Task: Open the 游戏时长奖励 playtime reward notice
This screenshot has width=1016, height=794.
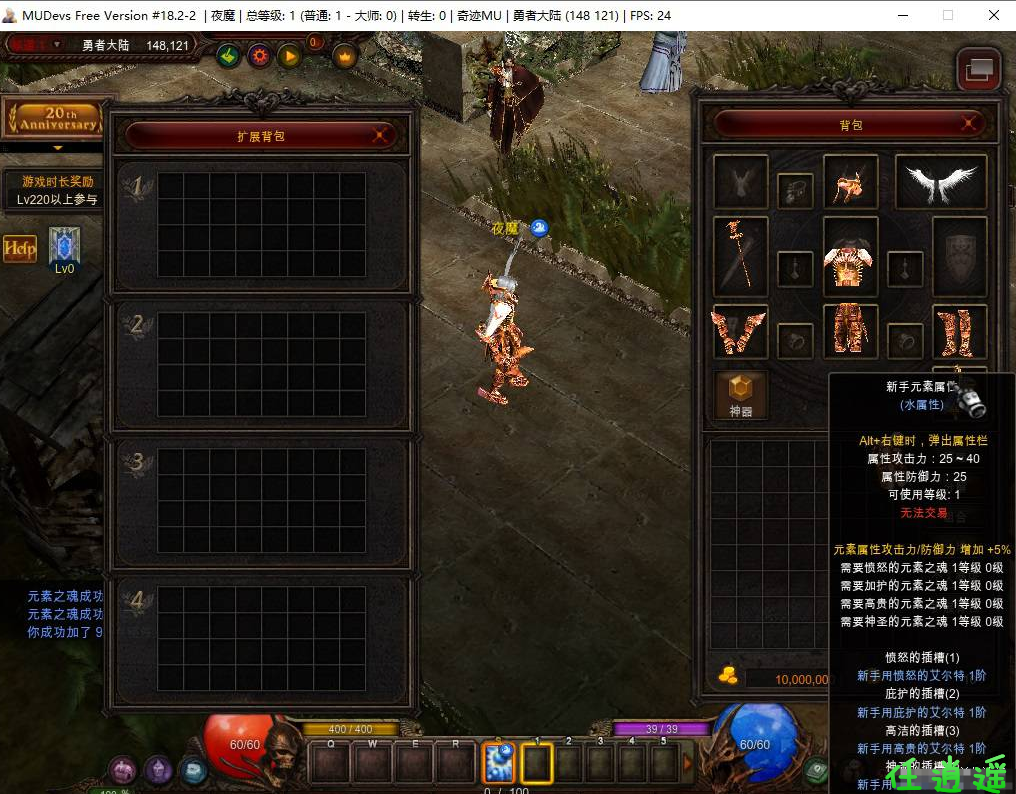Action: pos(58,190)
